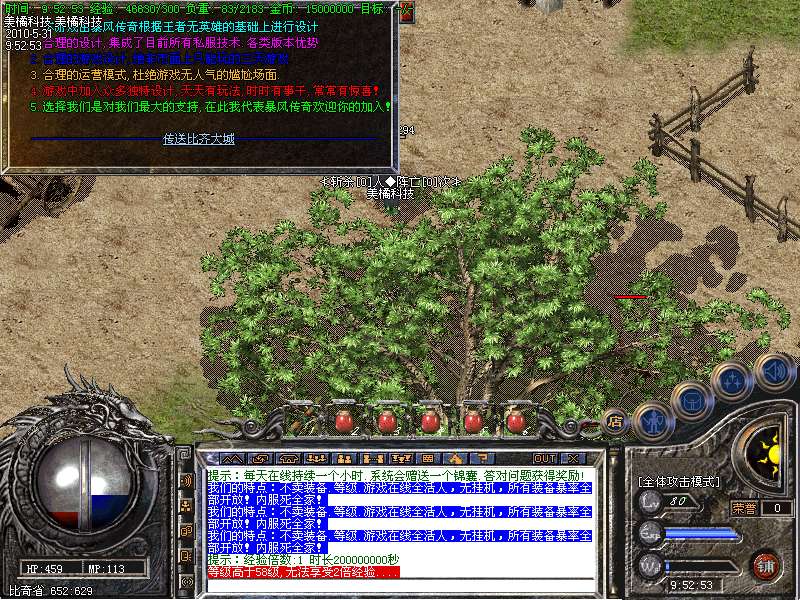800x600 pixels.
Task: Close the NPC dialogue panel
Action: (x=407, y=13)
